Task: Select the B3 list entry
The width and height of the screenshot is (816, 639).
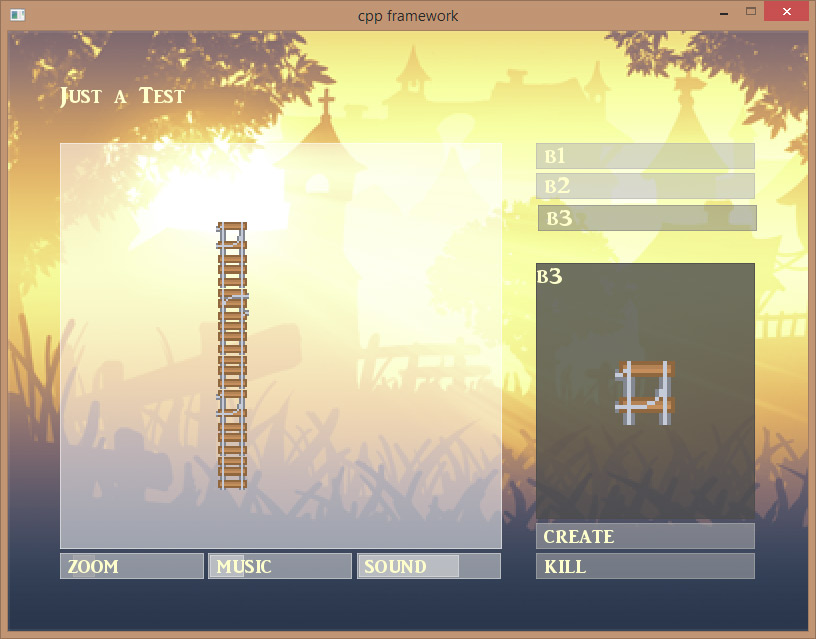Action: (x=647, y=218)
